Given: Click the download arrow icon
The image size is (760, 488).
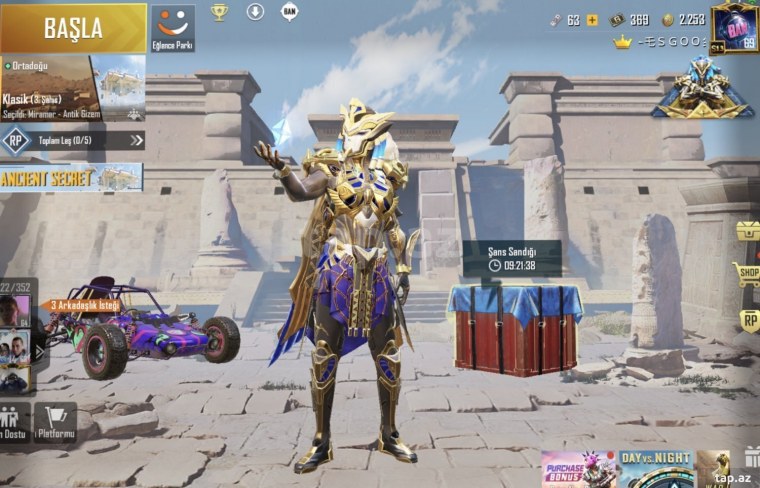Looking at the screenshot, I should click(x=255, y=12).
